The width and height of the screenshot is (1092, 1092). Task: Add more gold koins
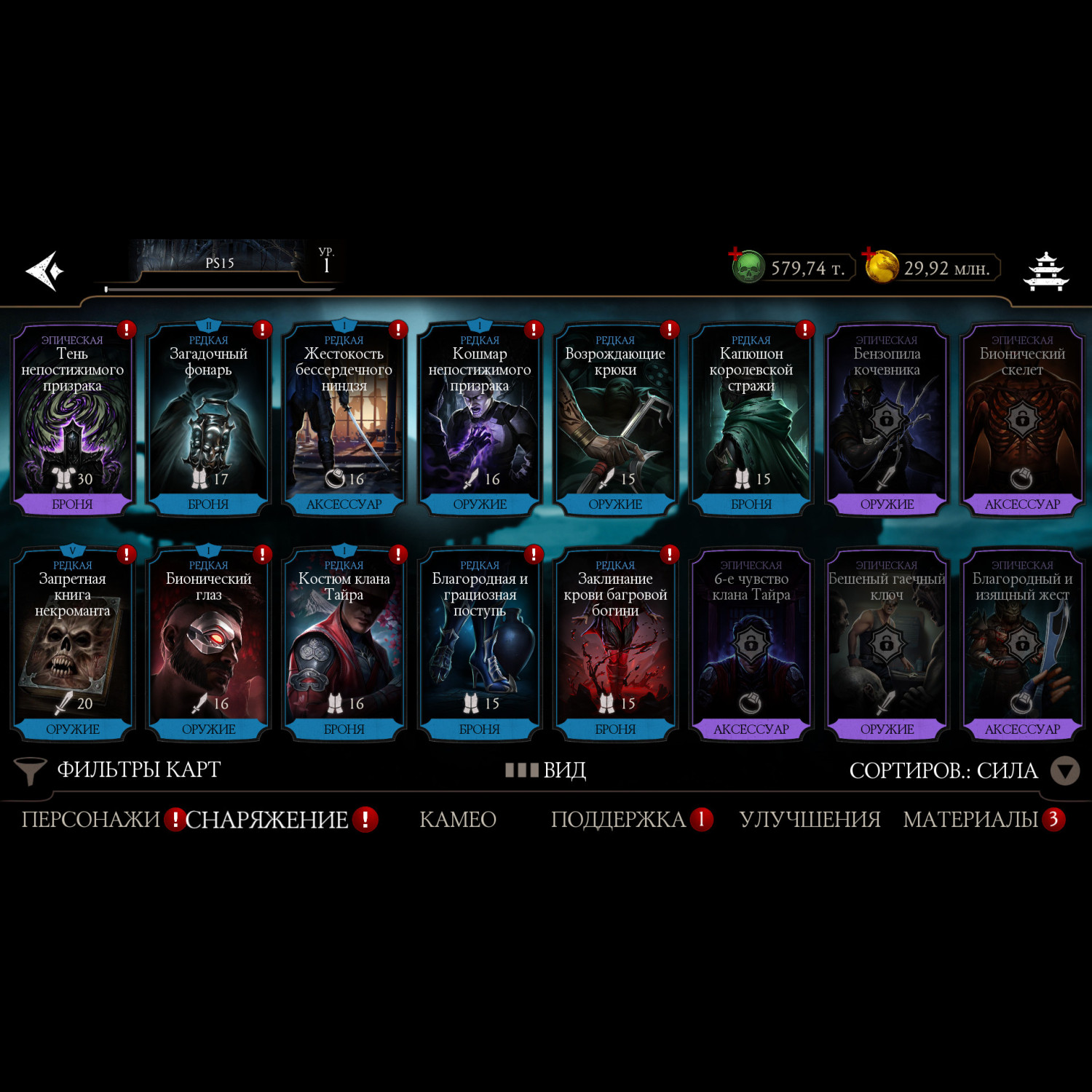coord(881,266)
